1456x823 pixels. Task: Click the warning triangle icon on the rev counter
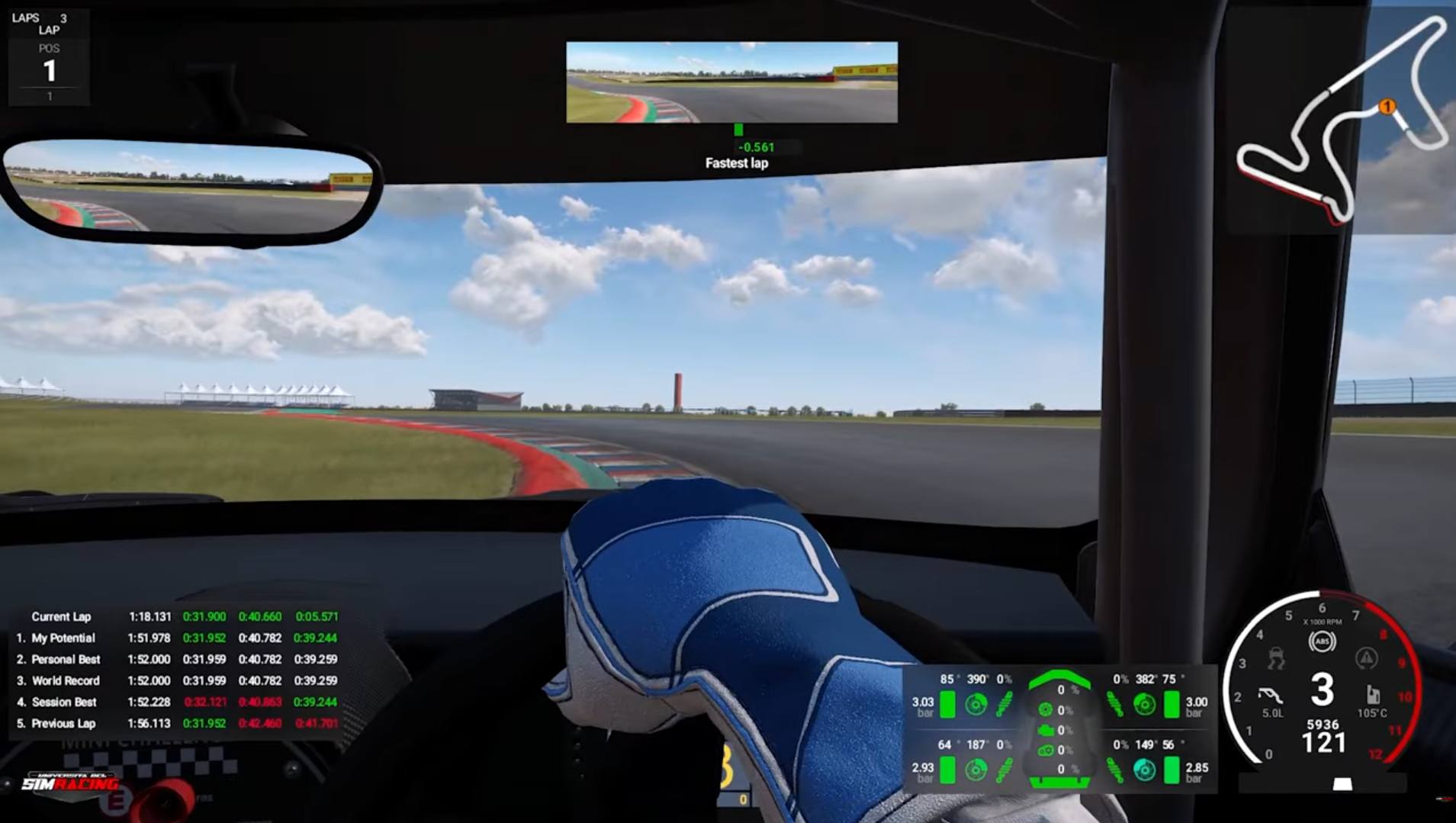click(1368, 660)
